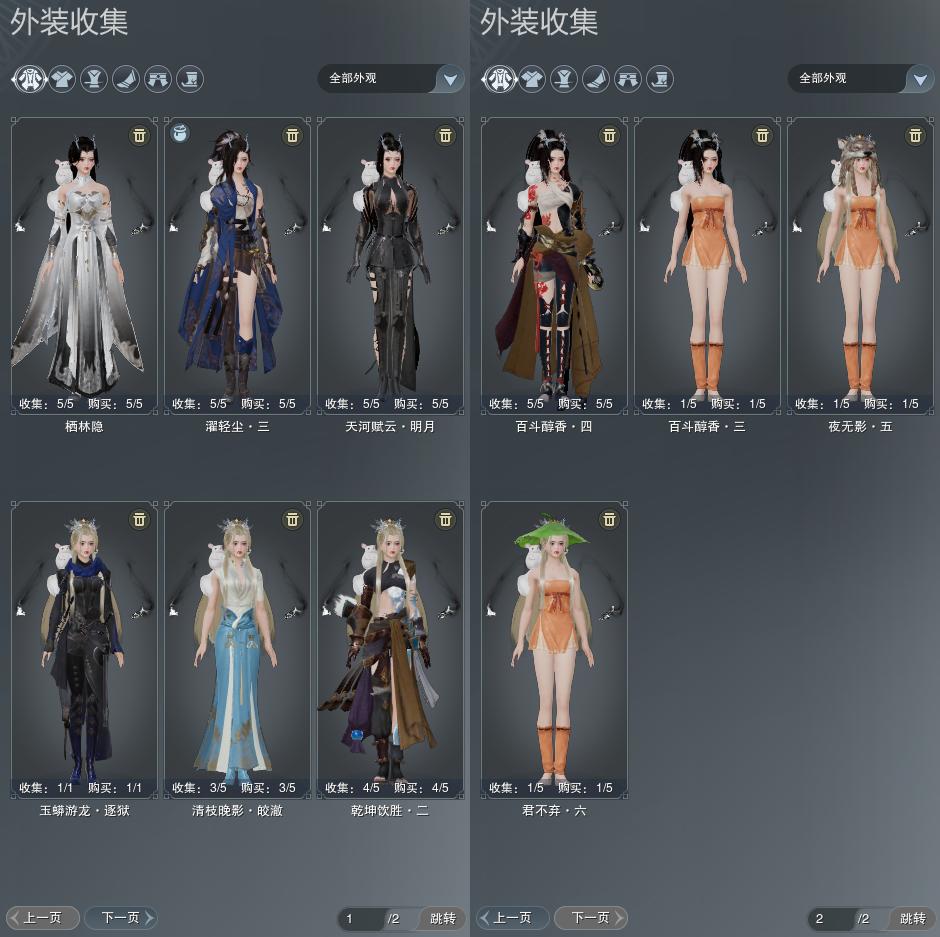Remove 夜无影·五 using its trash icon
The width and height of the screenshot is (940, 937).
point(915,135)
